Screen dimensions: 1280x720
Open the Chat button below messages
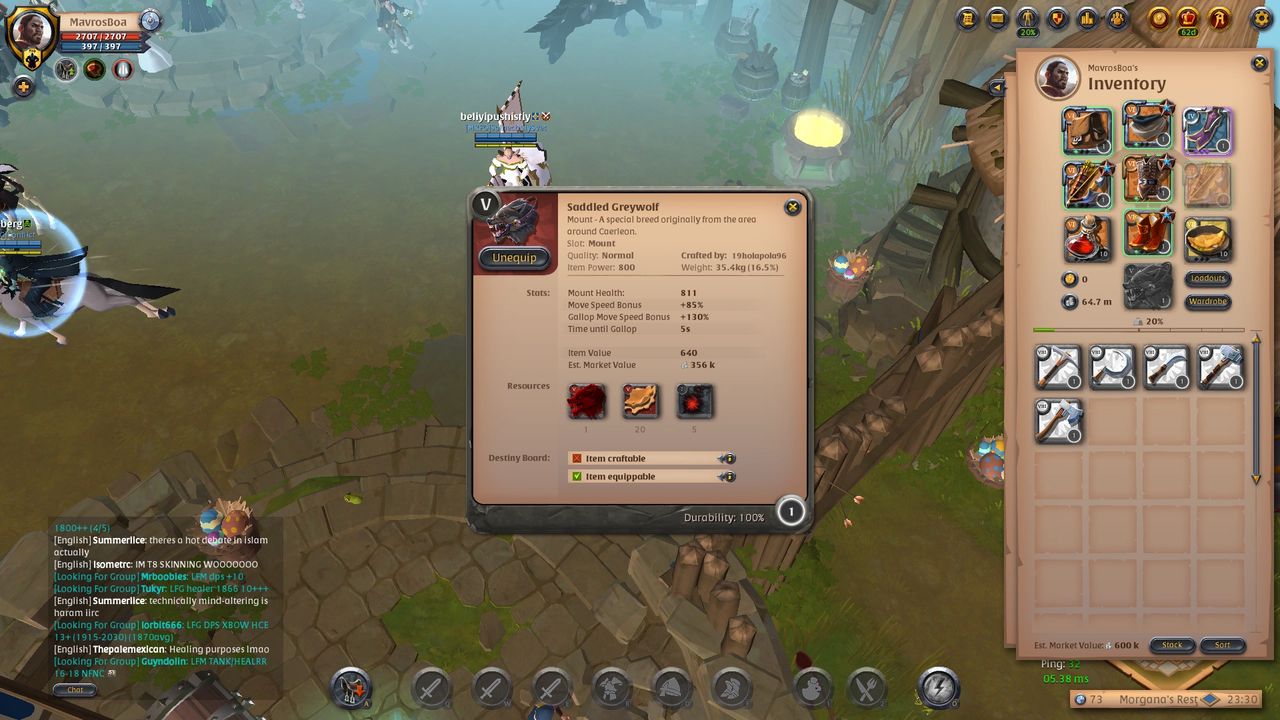75,690
